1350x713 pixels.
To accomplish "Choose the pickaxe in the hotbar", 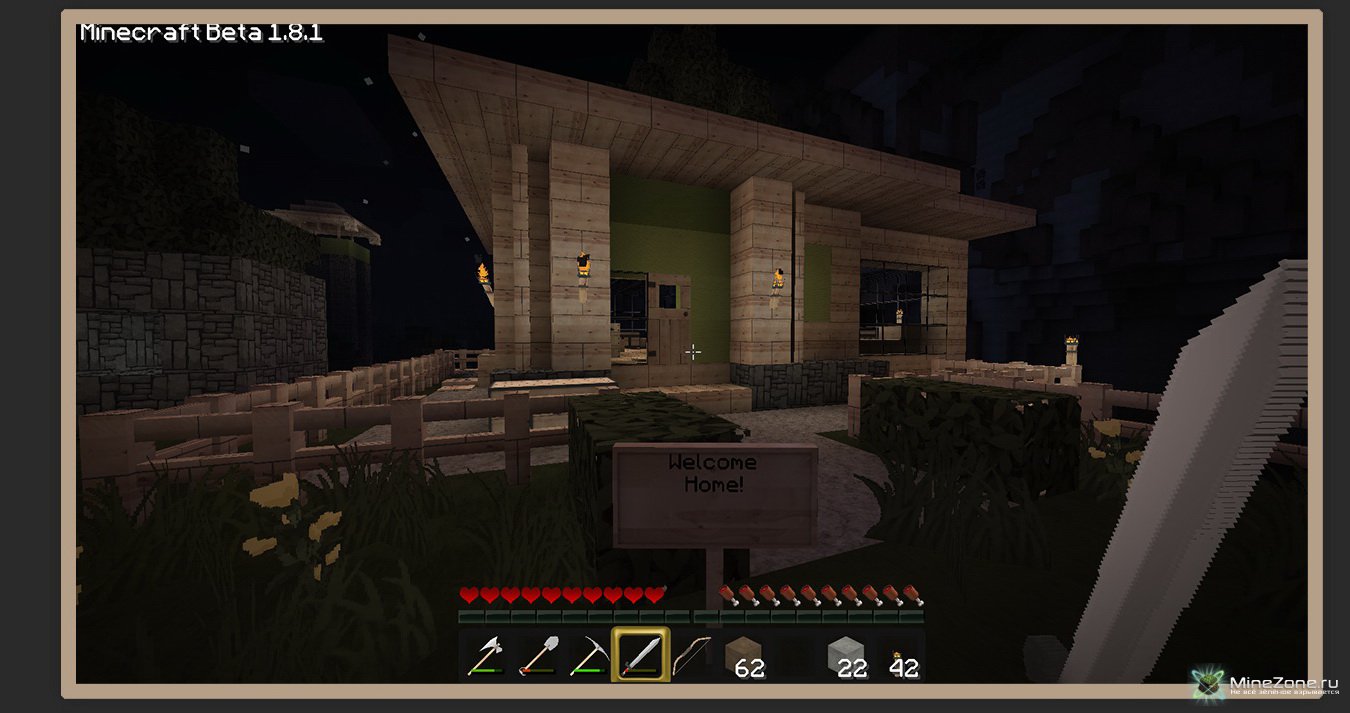I will (588, 656).
